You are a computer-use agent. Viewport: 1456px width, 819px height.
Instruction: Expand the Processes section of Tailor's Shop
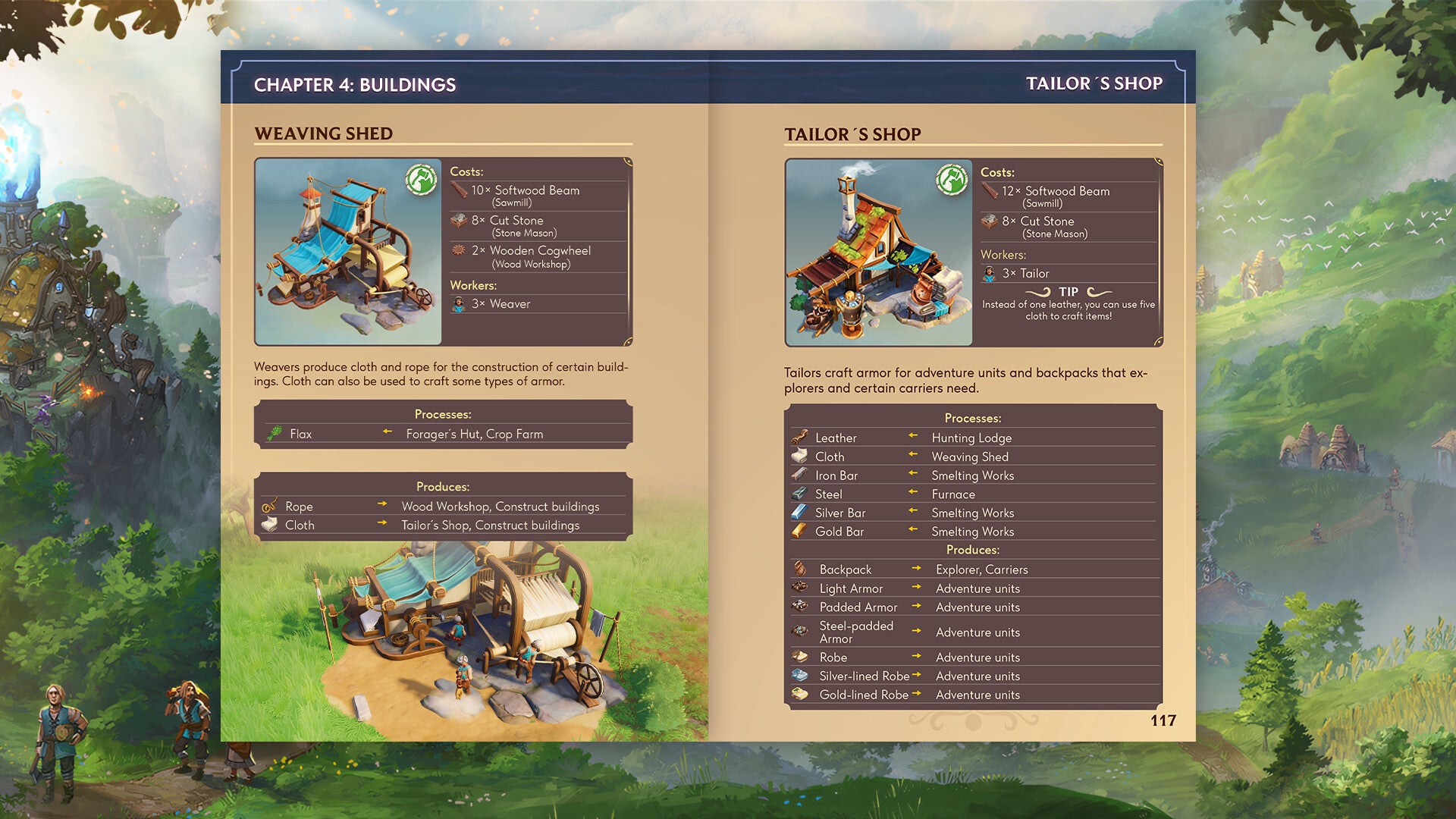click(973, 418)
